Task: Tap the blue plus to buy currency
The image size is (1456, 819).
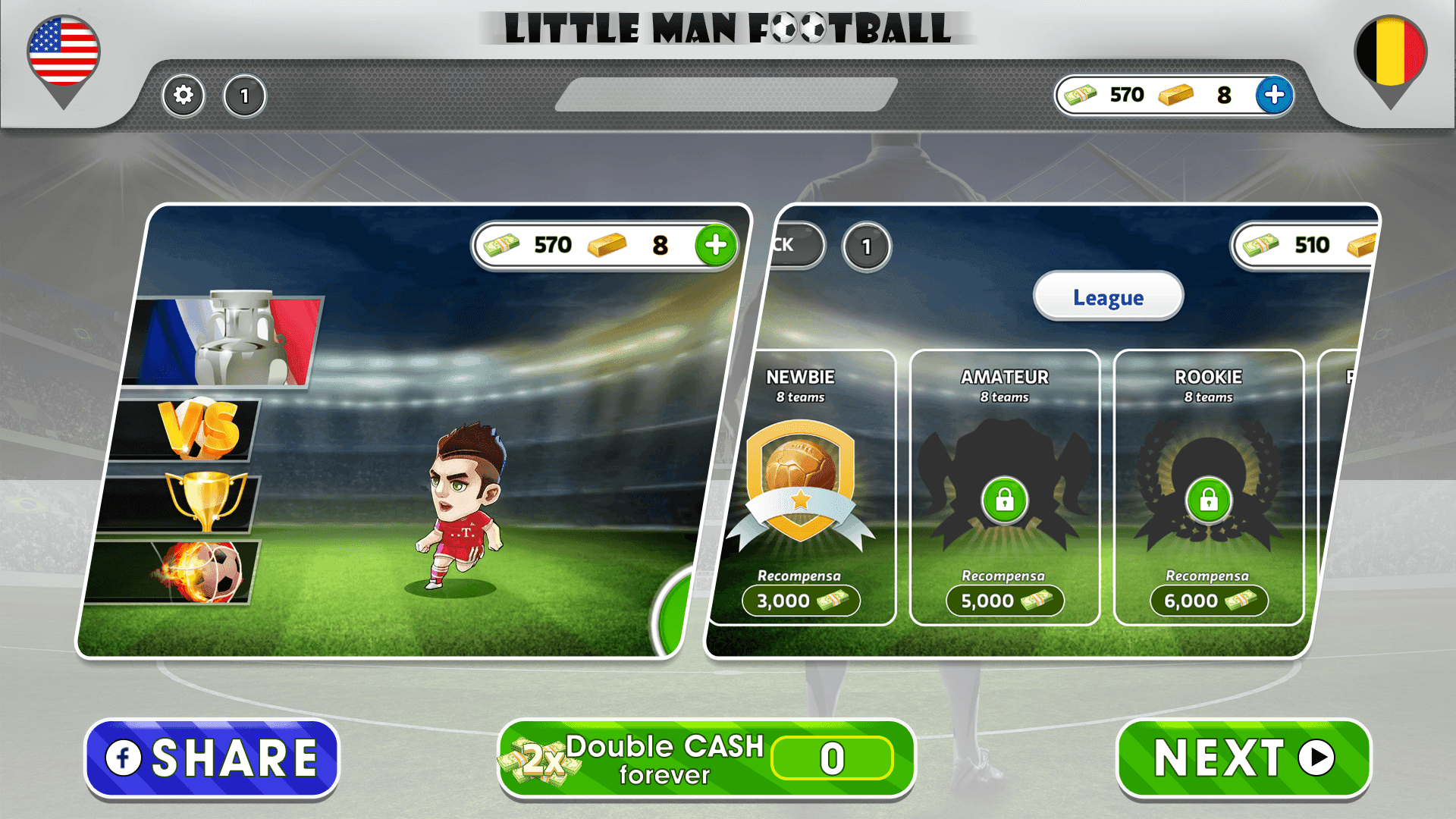Action: (1273, 96)
